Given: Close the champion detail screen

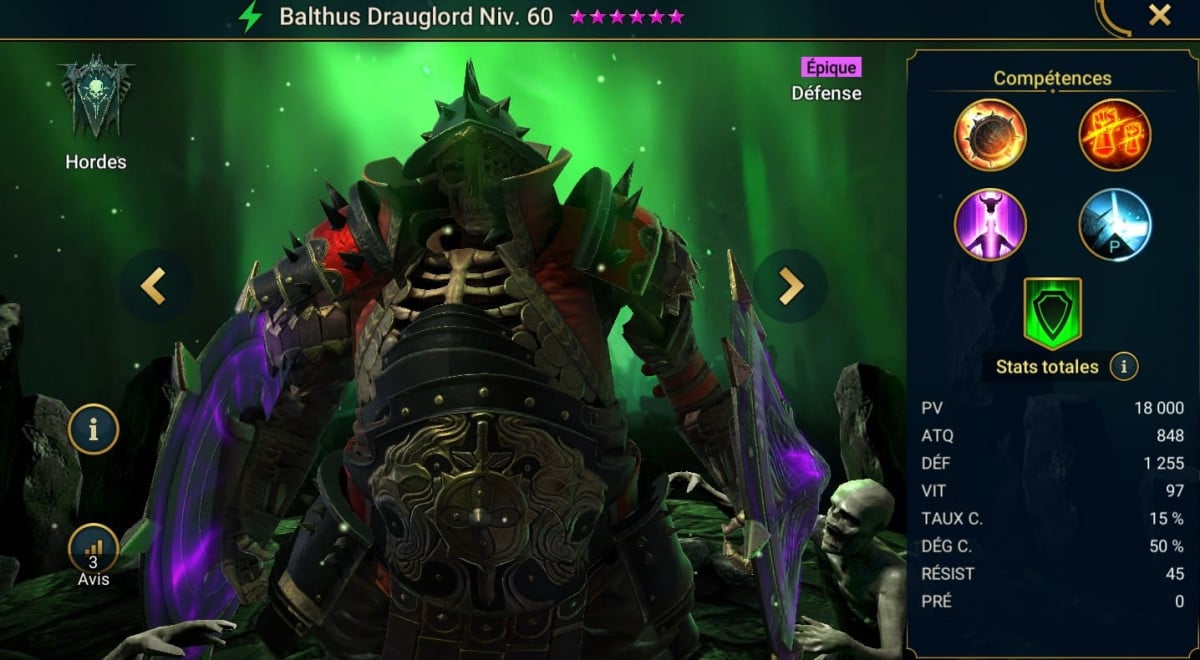Looking at the screenshot, I should coord(1159,16).
